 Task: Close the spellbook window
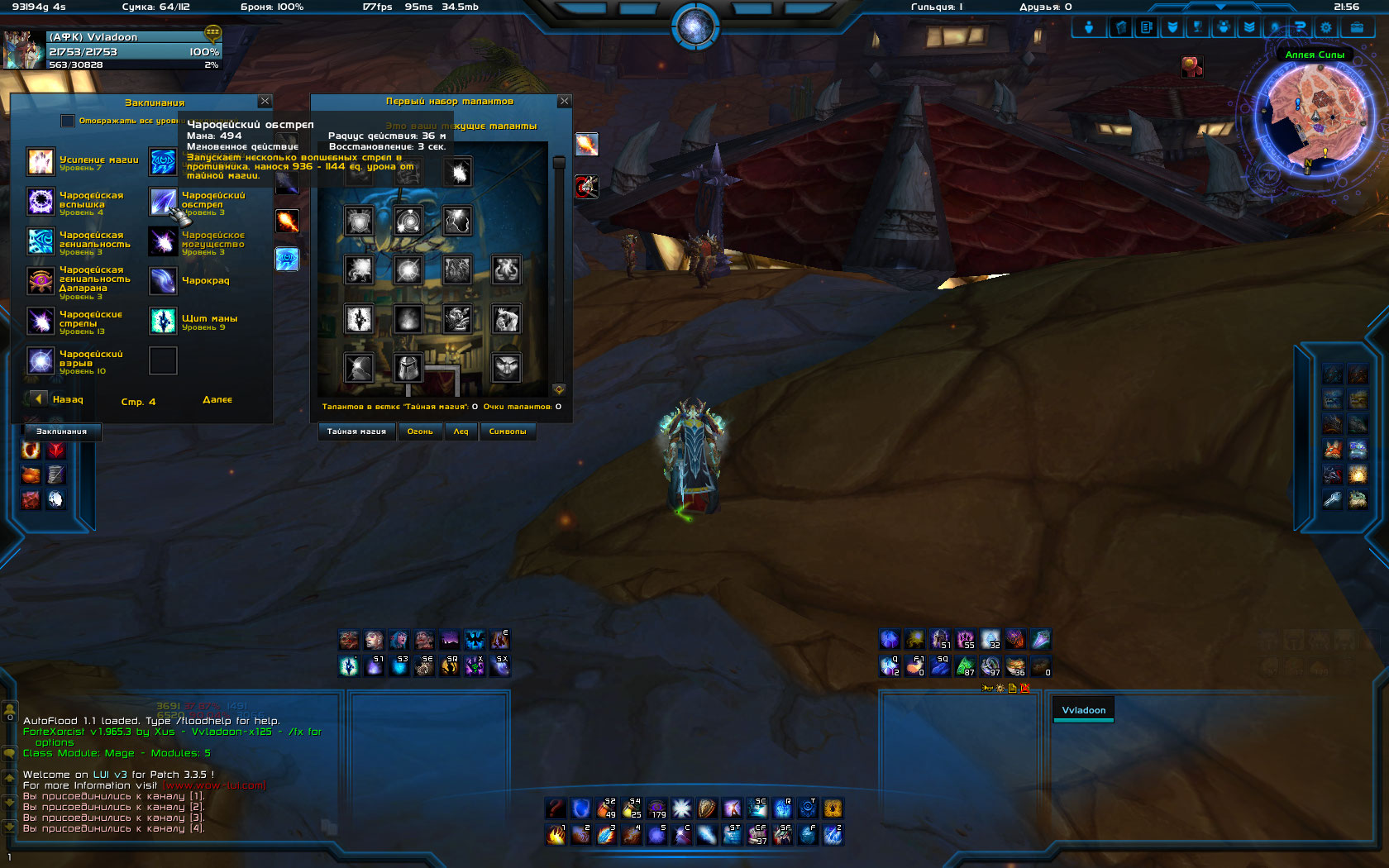(265, 101)
